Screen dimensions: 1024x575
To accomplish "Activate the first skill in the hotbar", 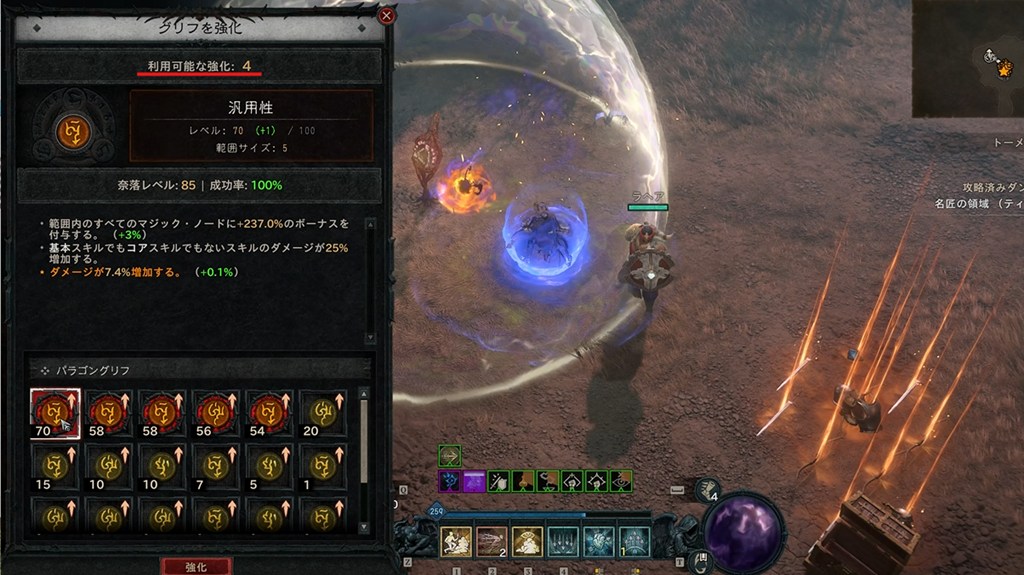I will [456, 541].
